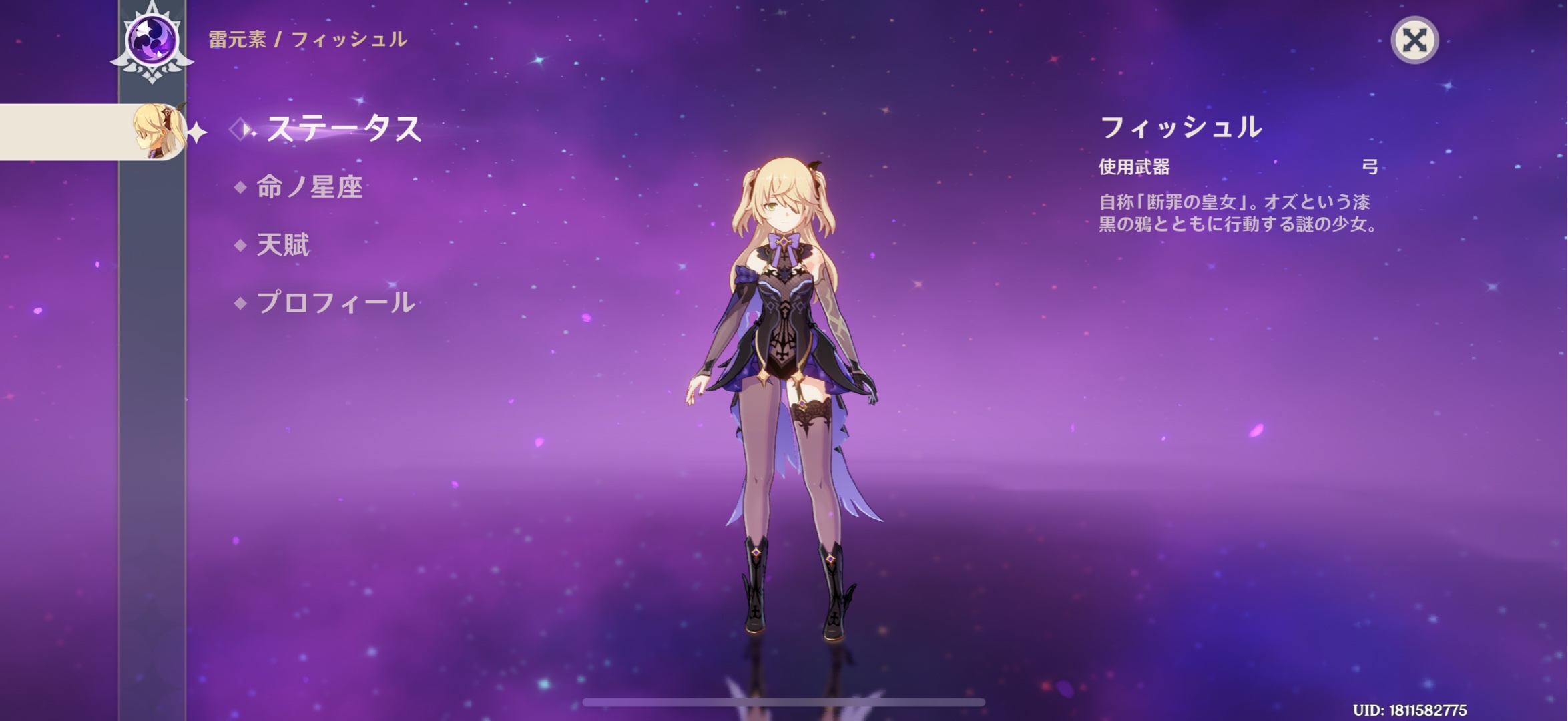Switch to the 天賦 talents section
The height and width of the screenshot is (721, 1568).
click(x=283, y=245)
